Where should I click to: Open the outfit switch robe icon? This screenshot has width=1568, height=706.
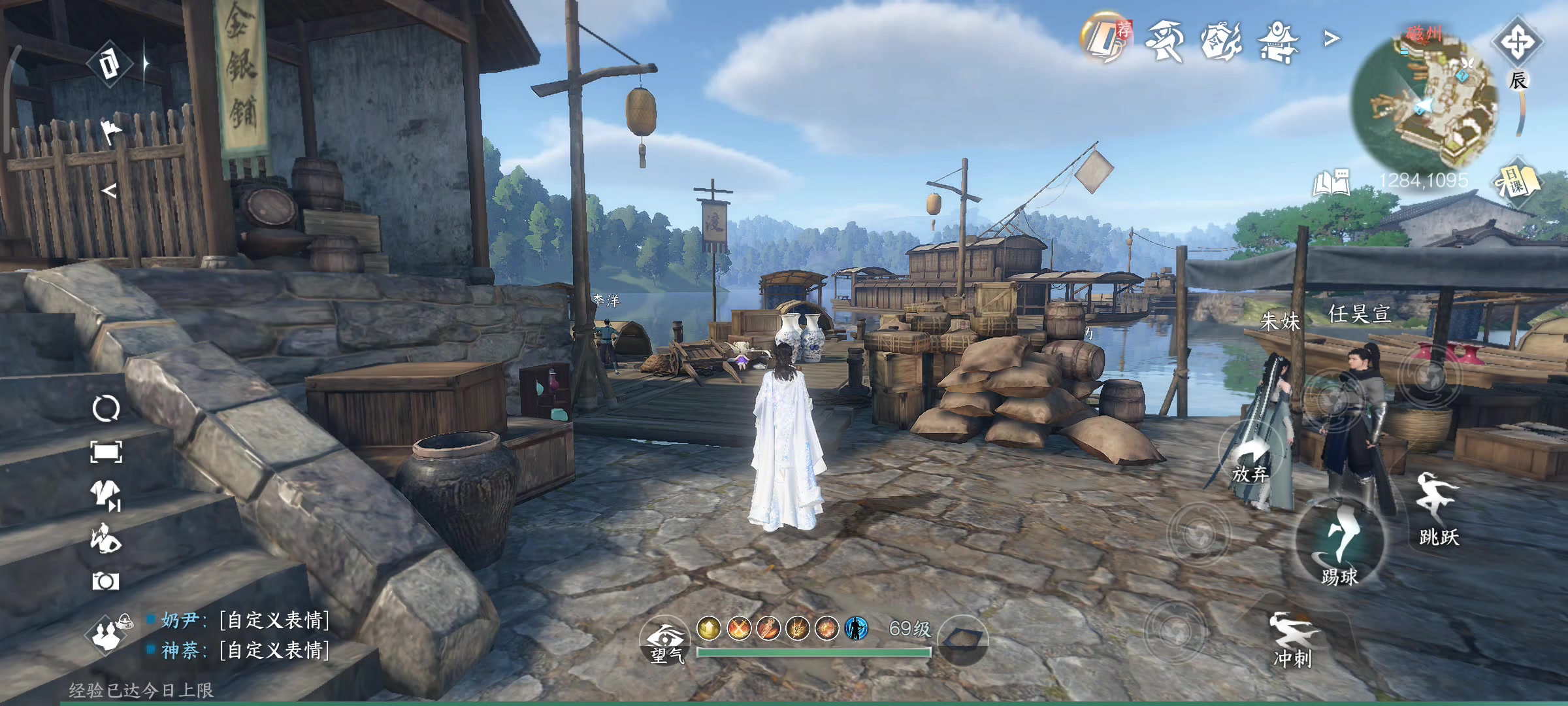106,494
